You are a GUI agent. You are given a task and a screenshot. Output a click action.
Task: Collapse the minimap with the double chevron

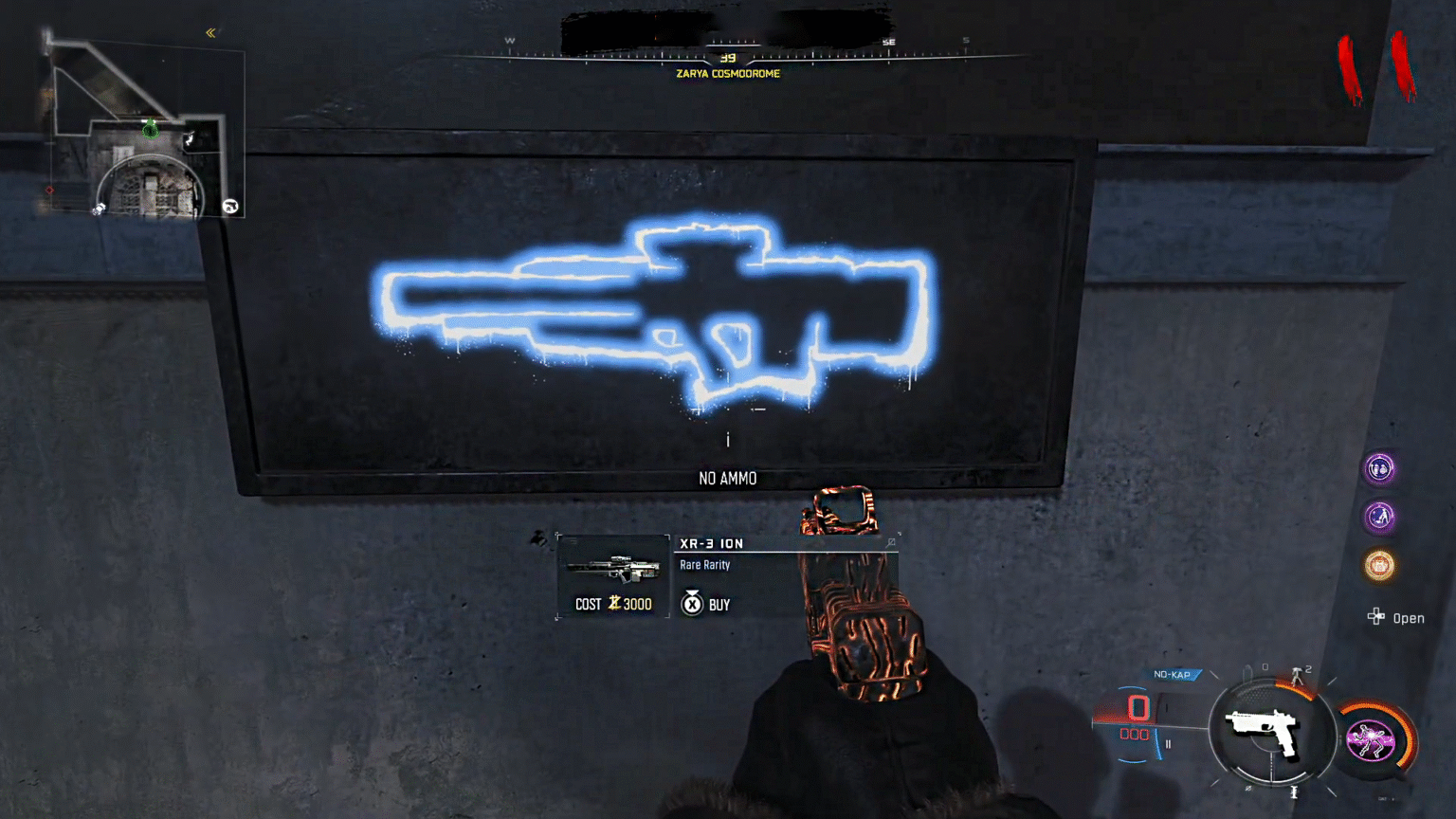[209, 31]
